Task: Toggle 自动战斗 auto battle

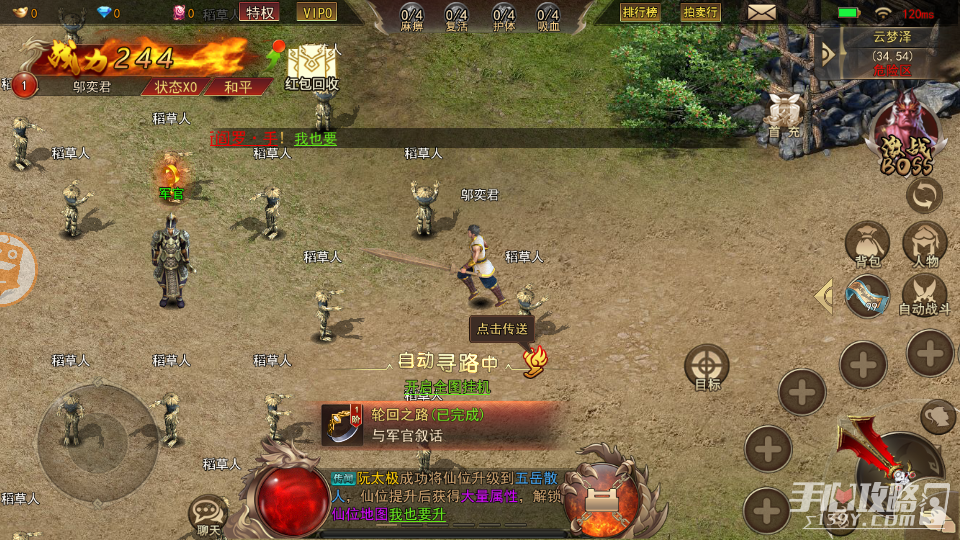Action: pos(925,296)
